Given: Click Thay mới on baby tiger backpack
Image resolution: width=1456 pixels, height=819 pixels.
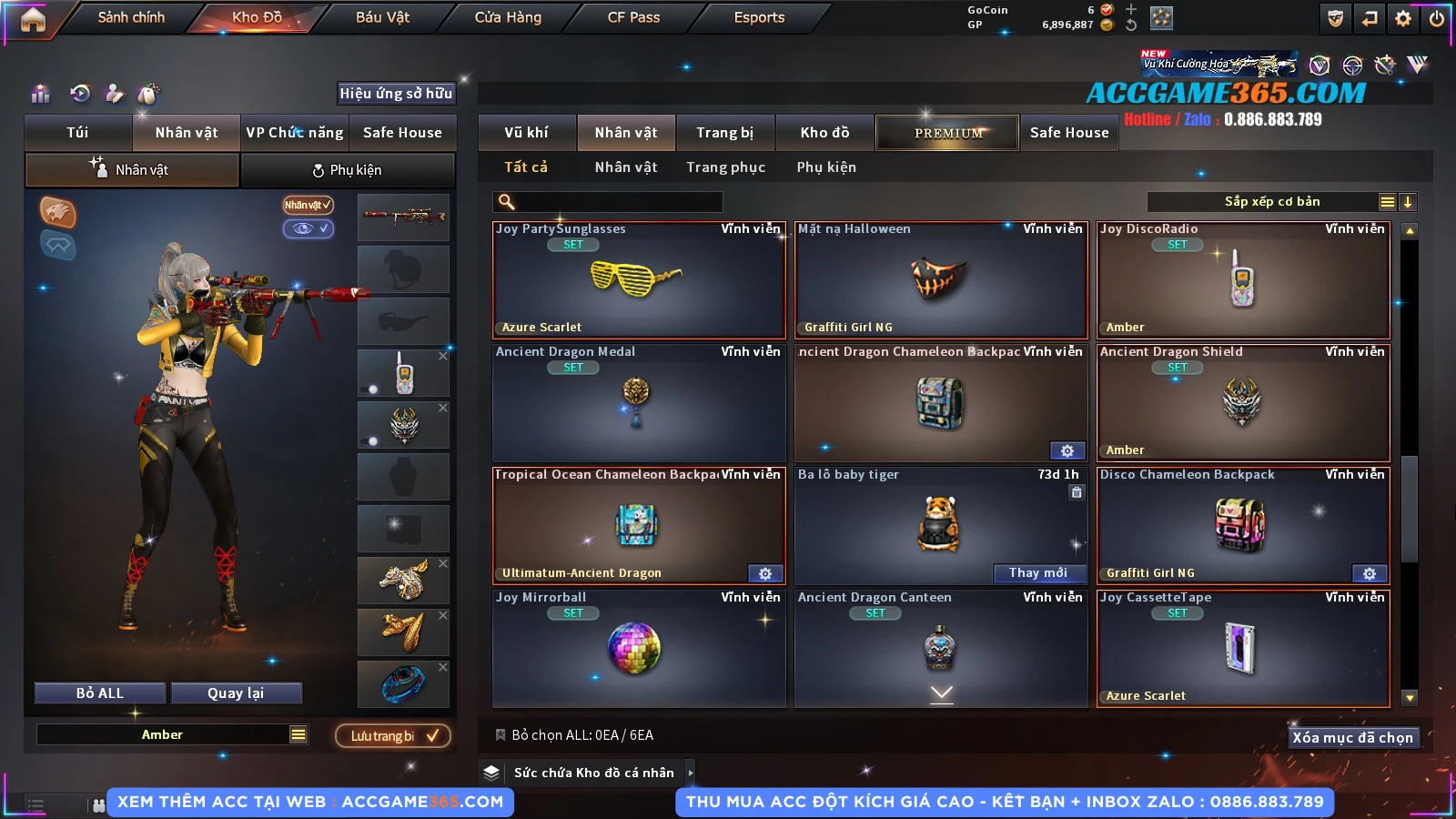Looking at the screenshot, I should click(x=1037, y=572).
